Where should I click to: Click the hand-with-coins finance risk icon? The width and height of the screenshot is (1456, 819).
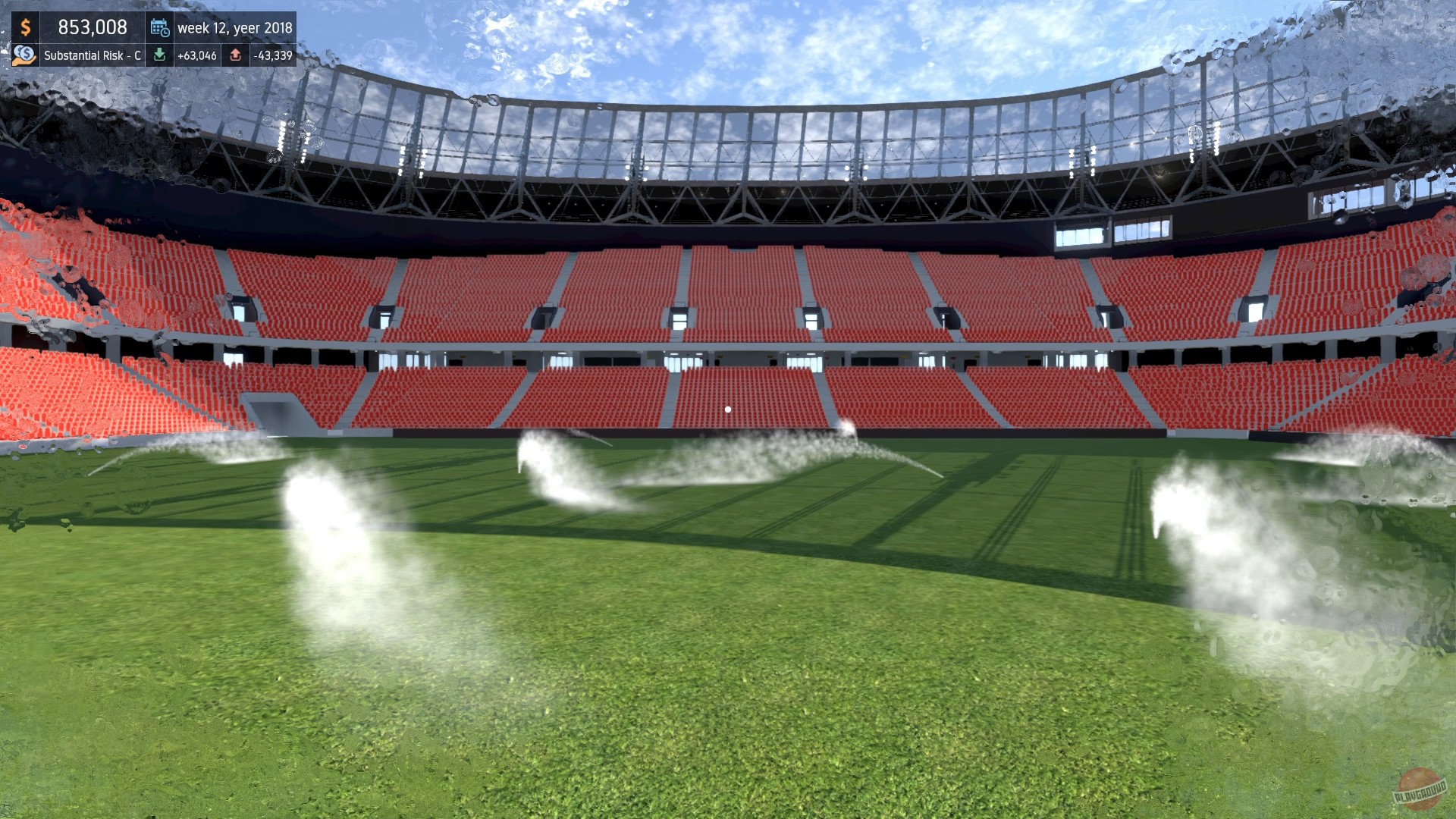tap(24, 55)
